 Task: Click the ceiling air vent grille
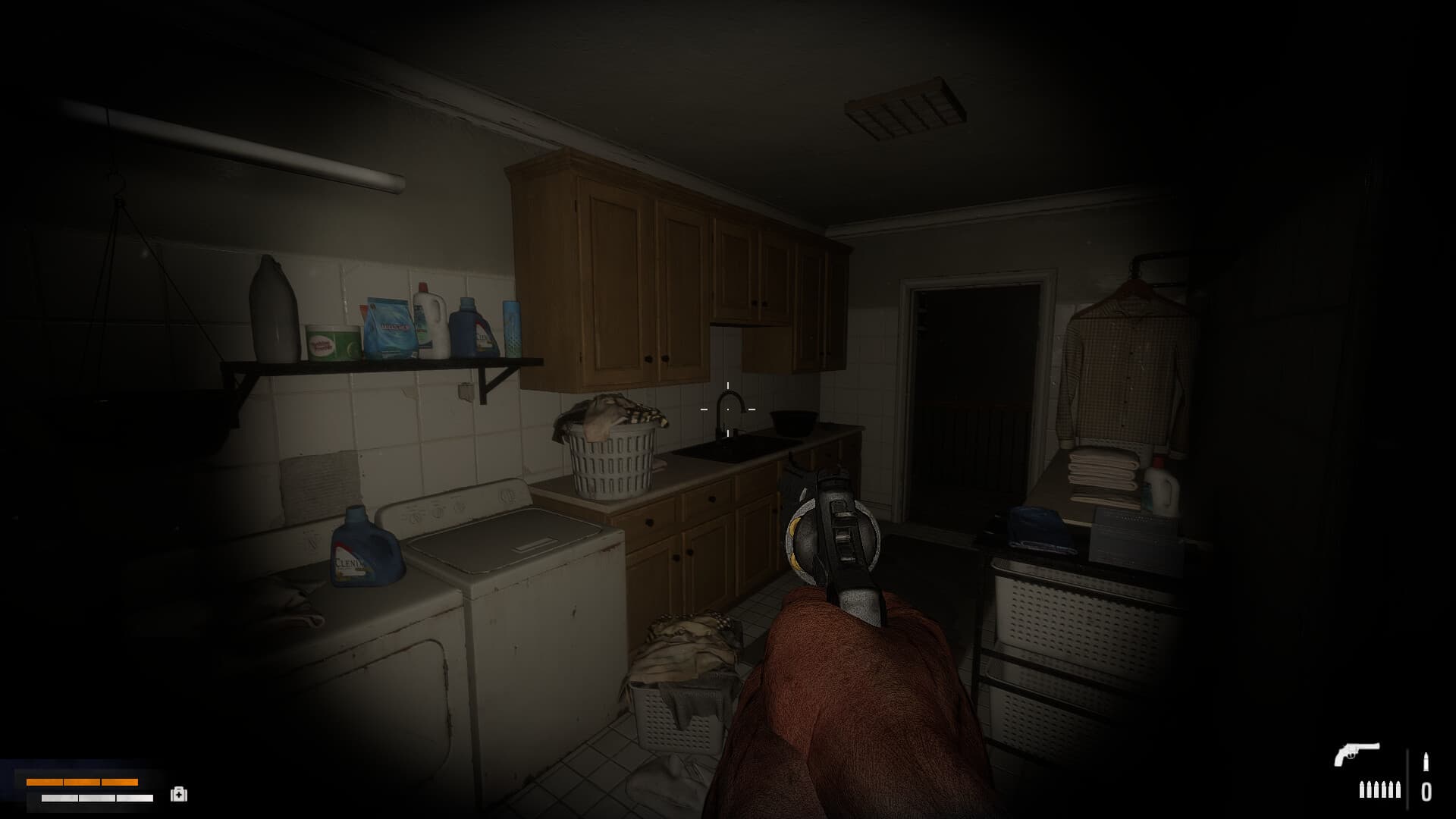pyautogui.click(x=902, y=106)
